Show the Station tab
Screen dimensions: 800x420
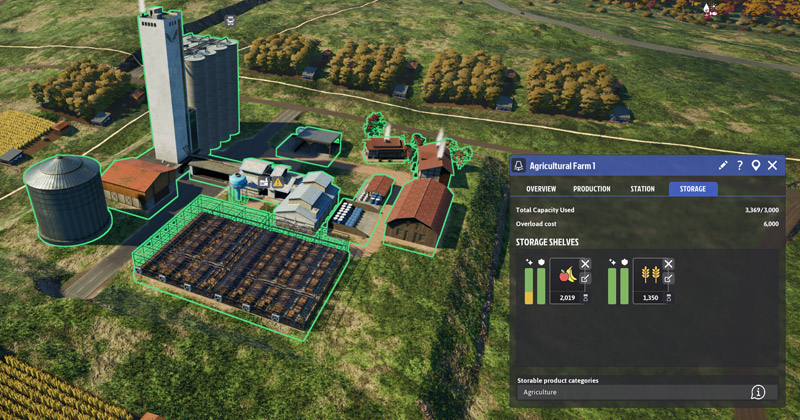click(642, 189)
